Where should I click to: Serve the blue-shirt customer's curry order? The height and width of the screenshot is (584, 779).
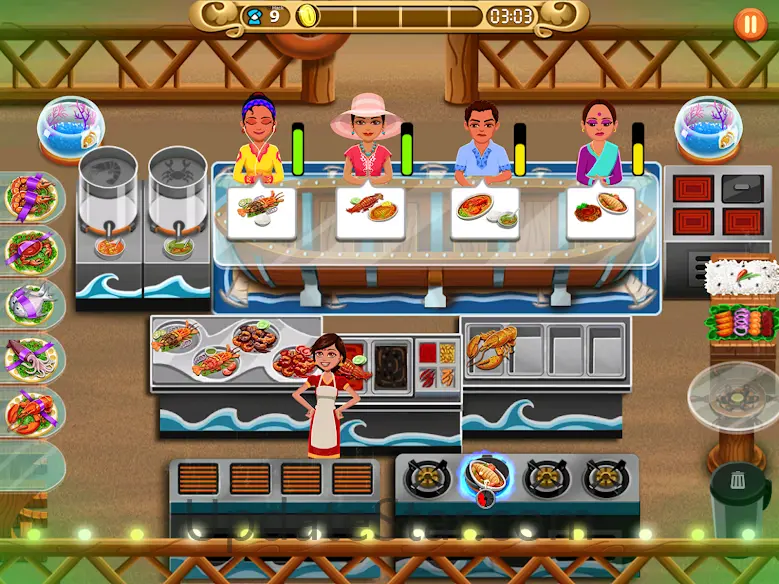(x=484, y=212)
